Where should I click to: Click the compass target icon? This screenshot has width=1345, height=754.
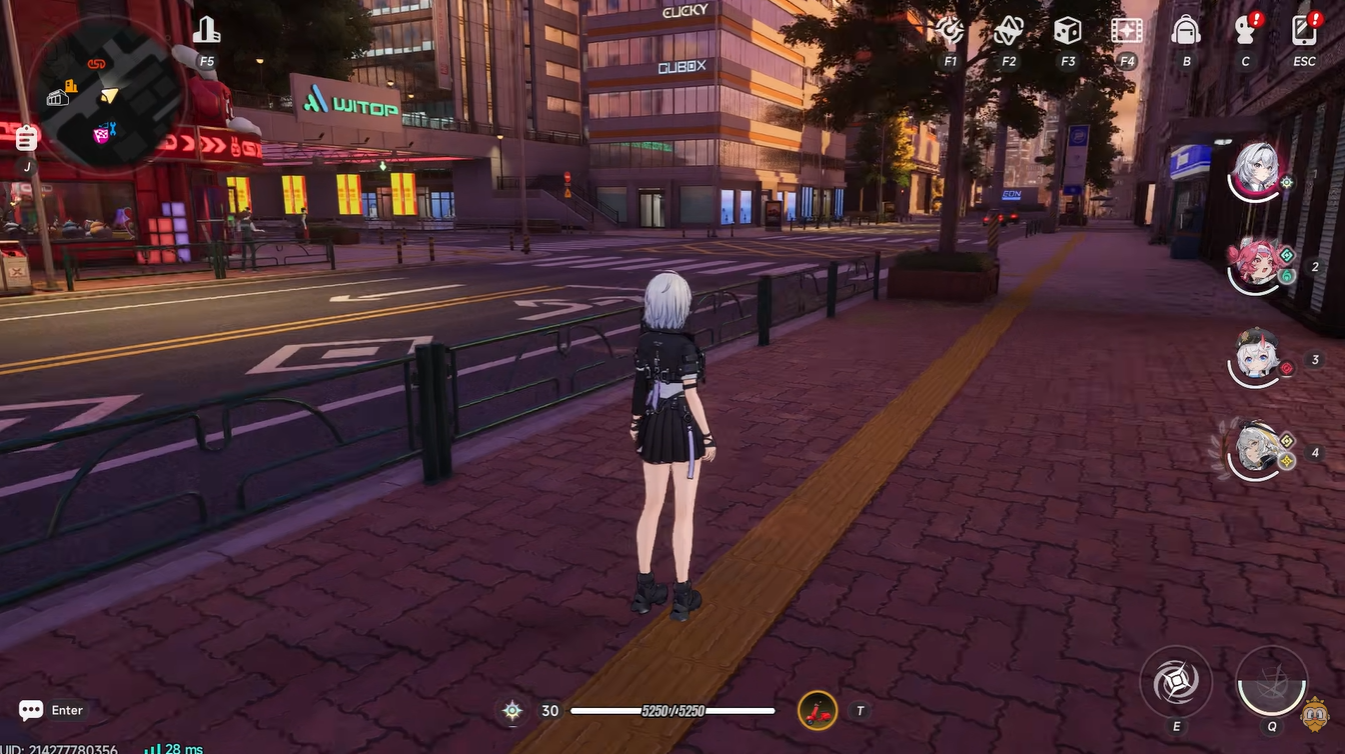pyautogui.click(x=949, y=31)
